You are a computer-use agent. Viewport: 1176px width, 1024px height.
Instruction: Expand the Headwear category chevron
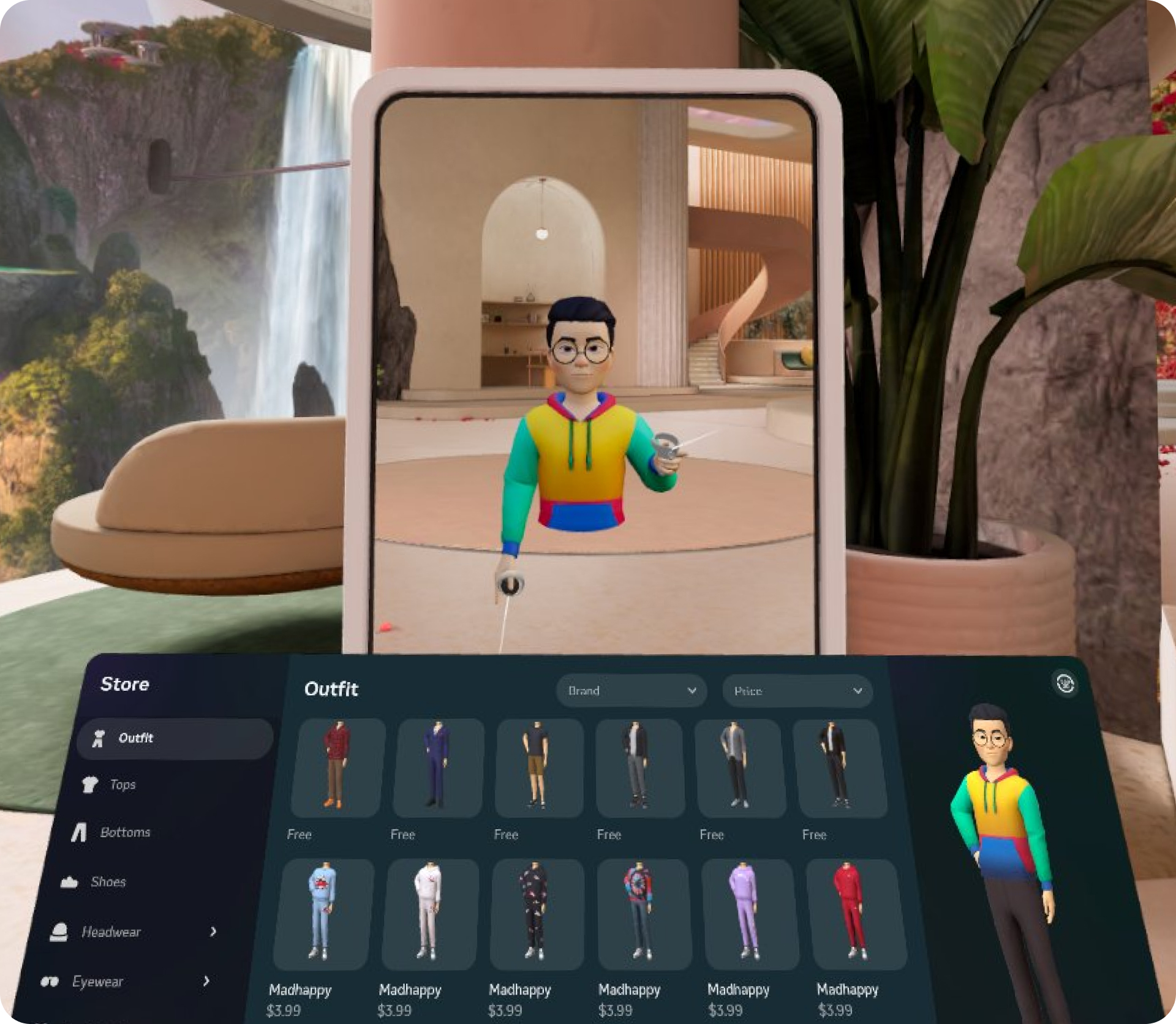pyautogui.click(x=214, y=932)
